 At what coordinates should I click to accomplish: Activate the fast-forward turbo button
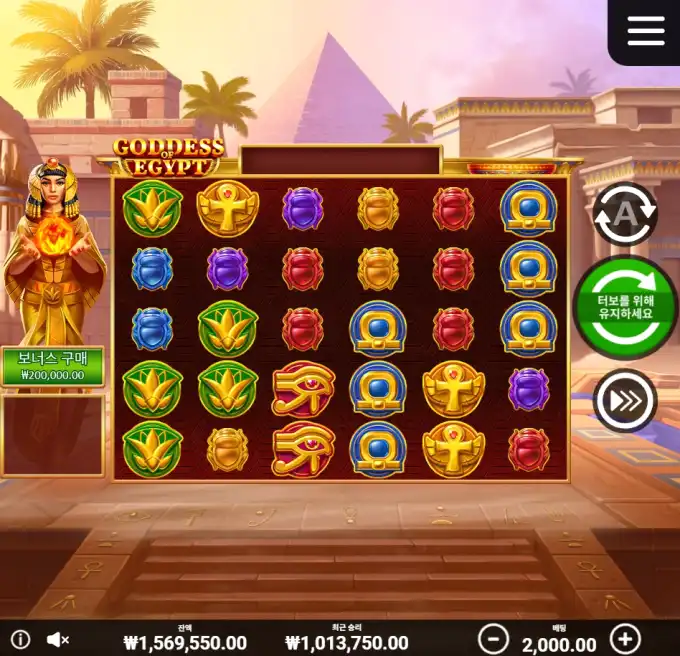tap(625, 401)
